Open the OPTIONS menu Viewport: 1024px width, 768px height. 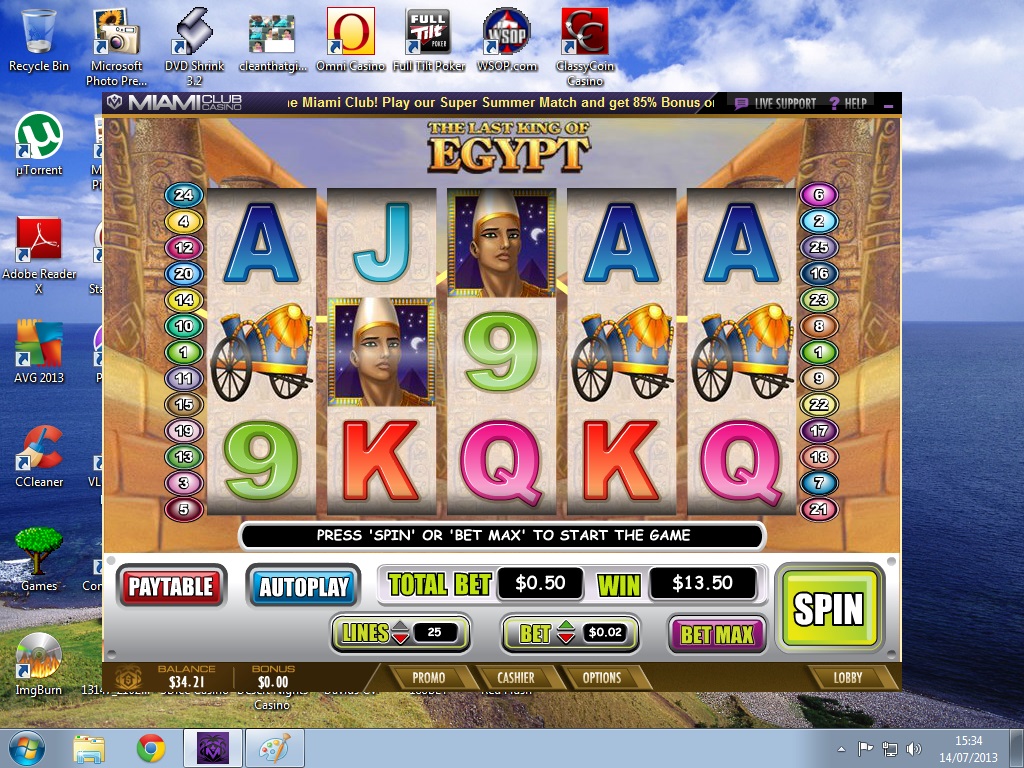[602, 677]
